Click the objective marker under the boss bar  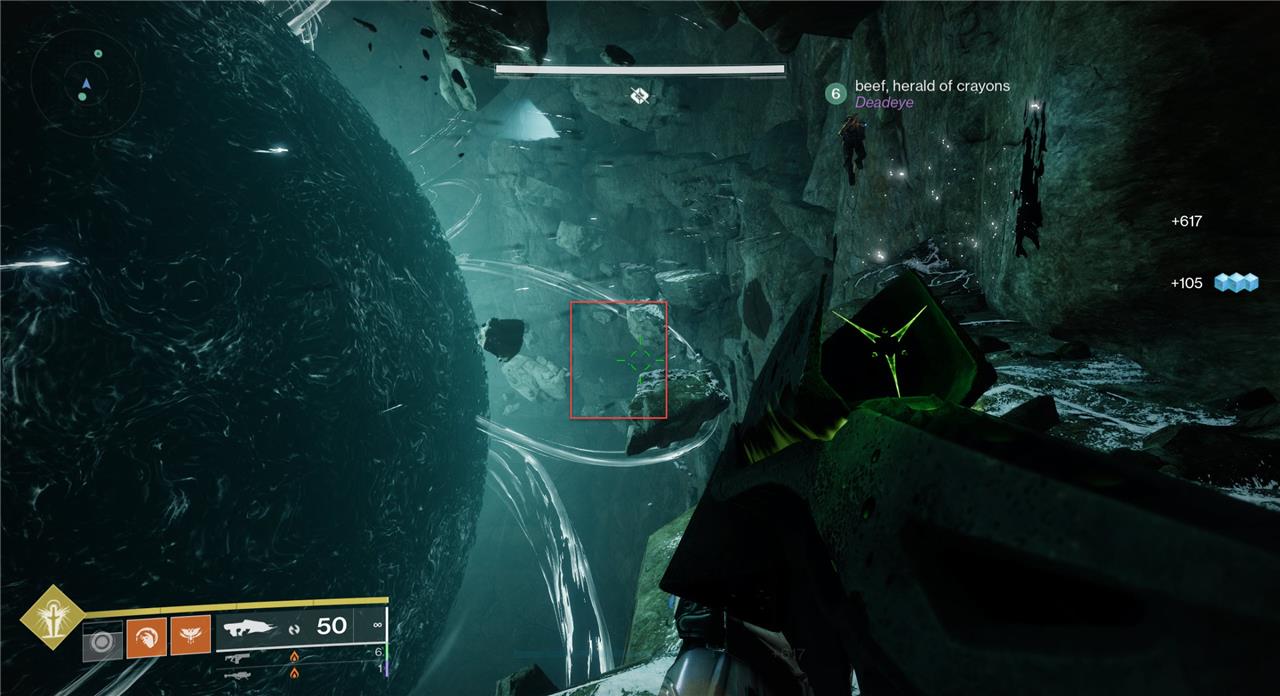(x=640, y=95)
